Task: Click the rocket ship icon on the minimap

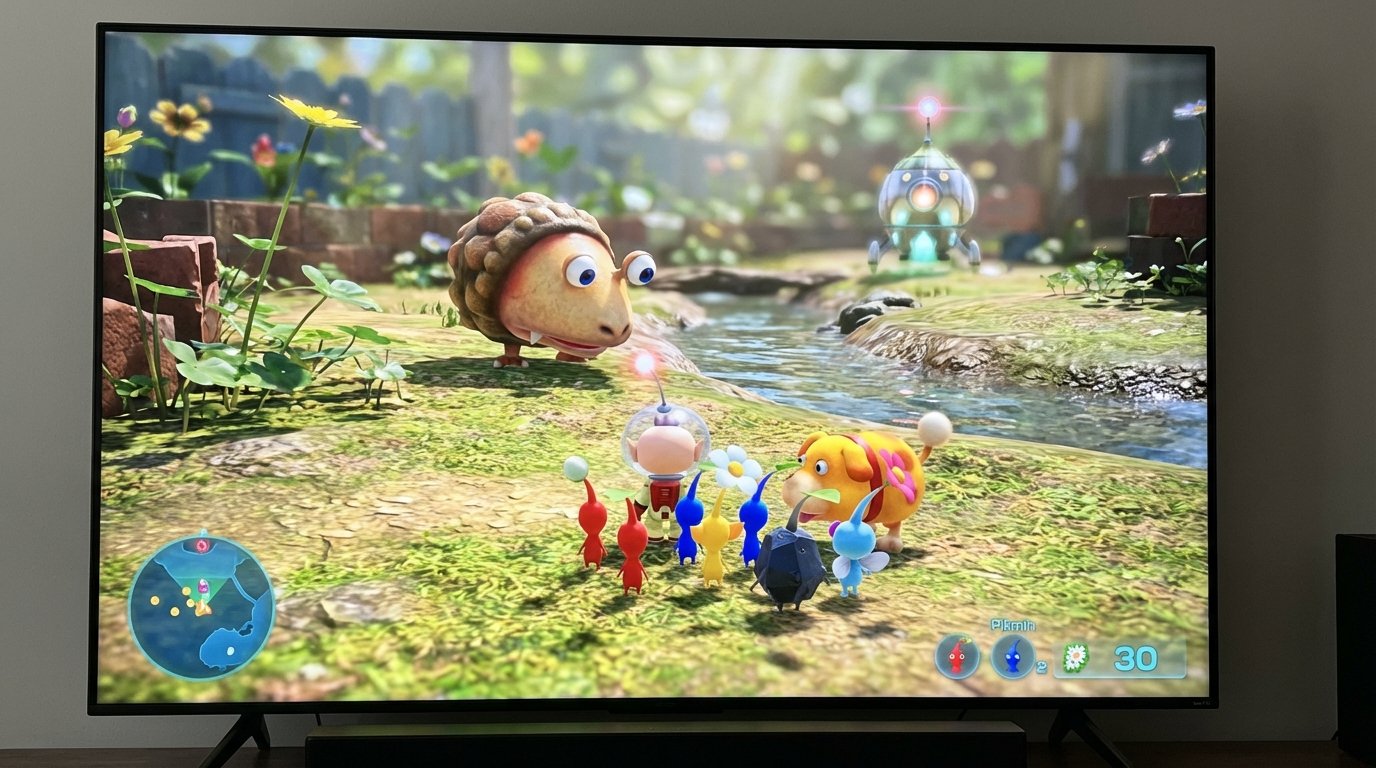Action: tap(203, 587)
